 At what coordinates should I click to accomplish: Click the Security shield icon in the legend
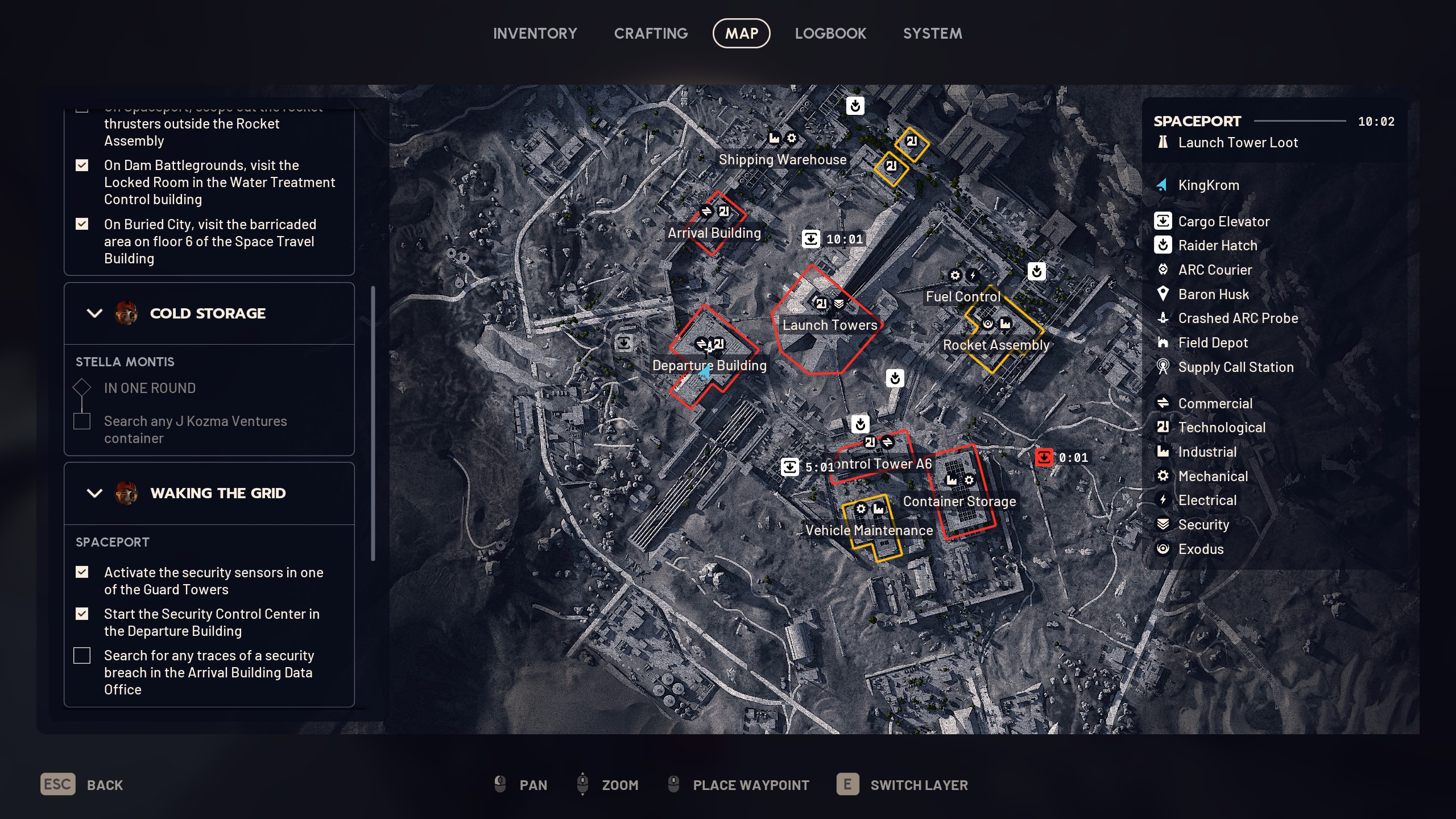coord(1163,524)
